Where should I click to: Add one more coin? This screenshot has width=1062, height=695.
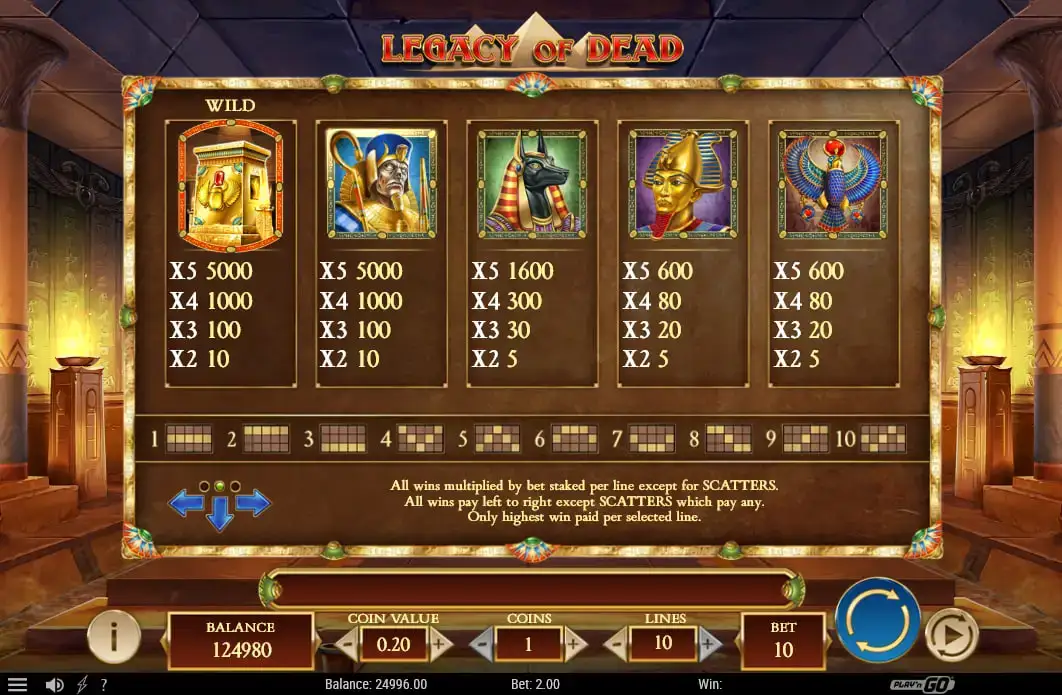575,644
